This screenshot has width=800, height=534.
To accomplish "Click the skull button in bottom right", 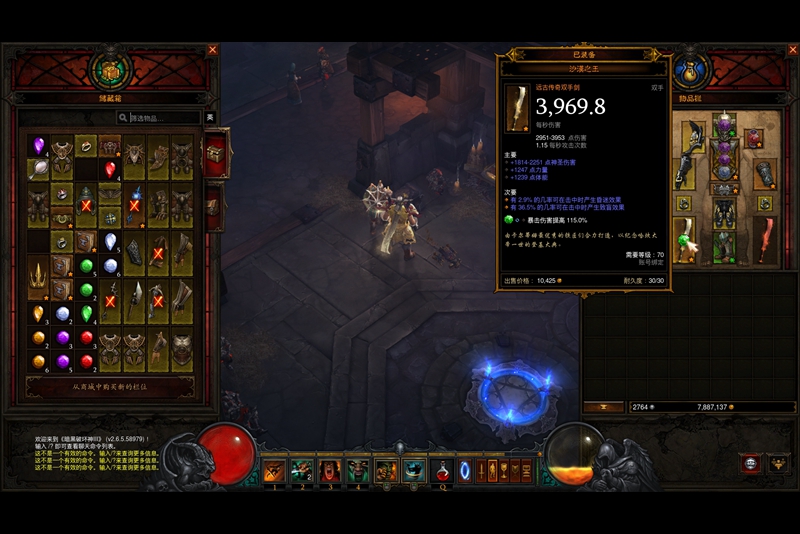I will (x=751, y=463).
